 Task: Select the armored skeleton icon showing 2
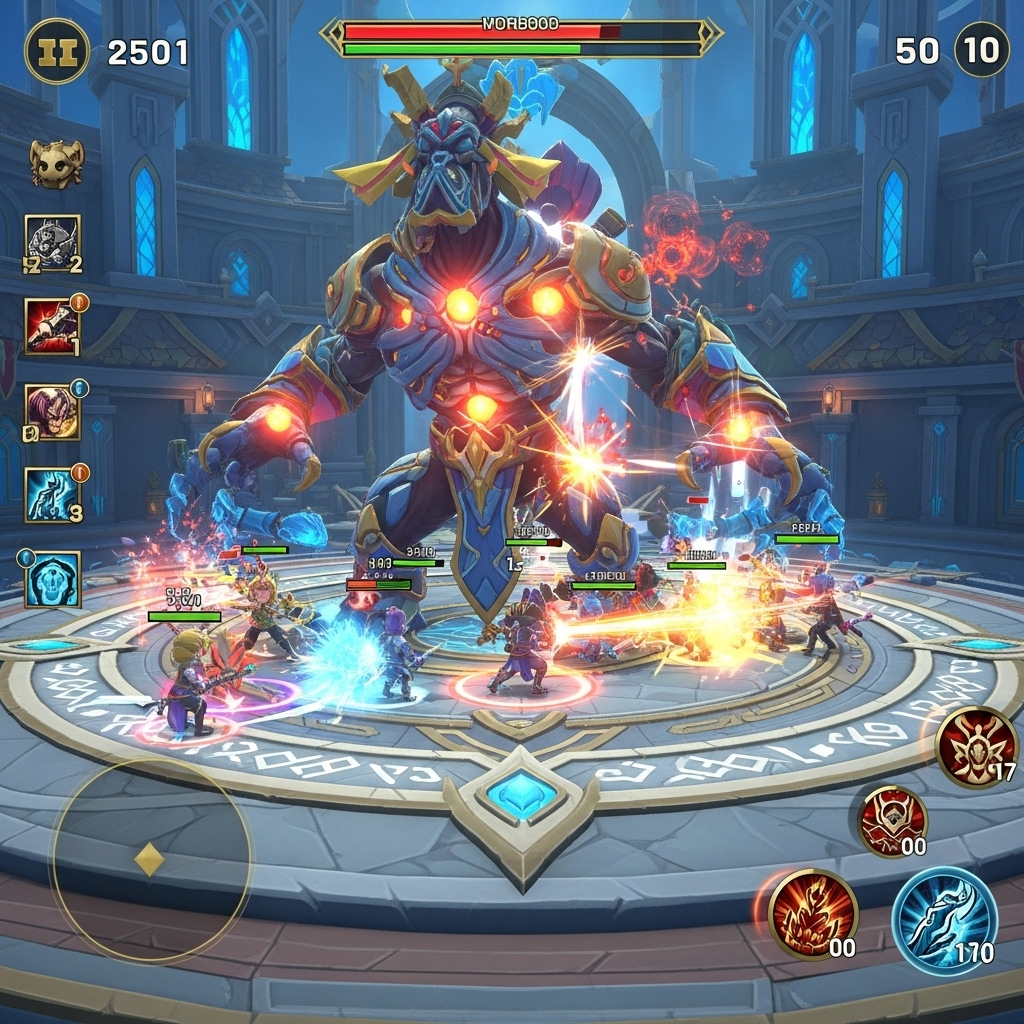click(53, 243)
